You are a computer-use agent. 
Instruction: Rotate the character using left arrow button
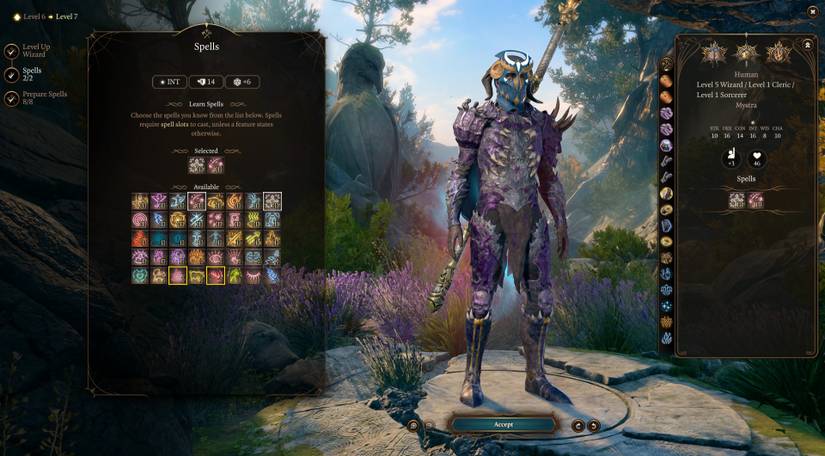578,425
